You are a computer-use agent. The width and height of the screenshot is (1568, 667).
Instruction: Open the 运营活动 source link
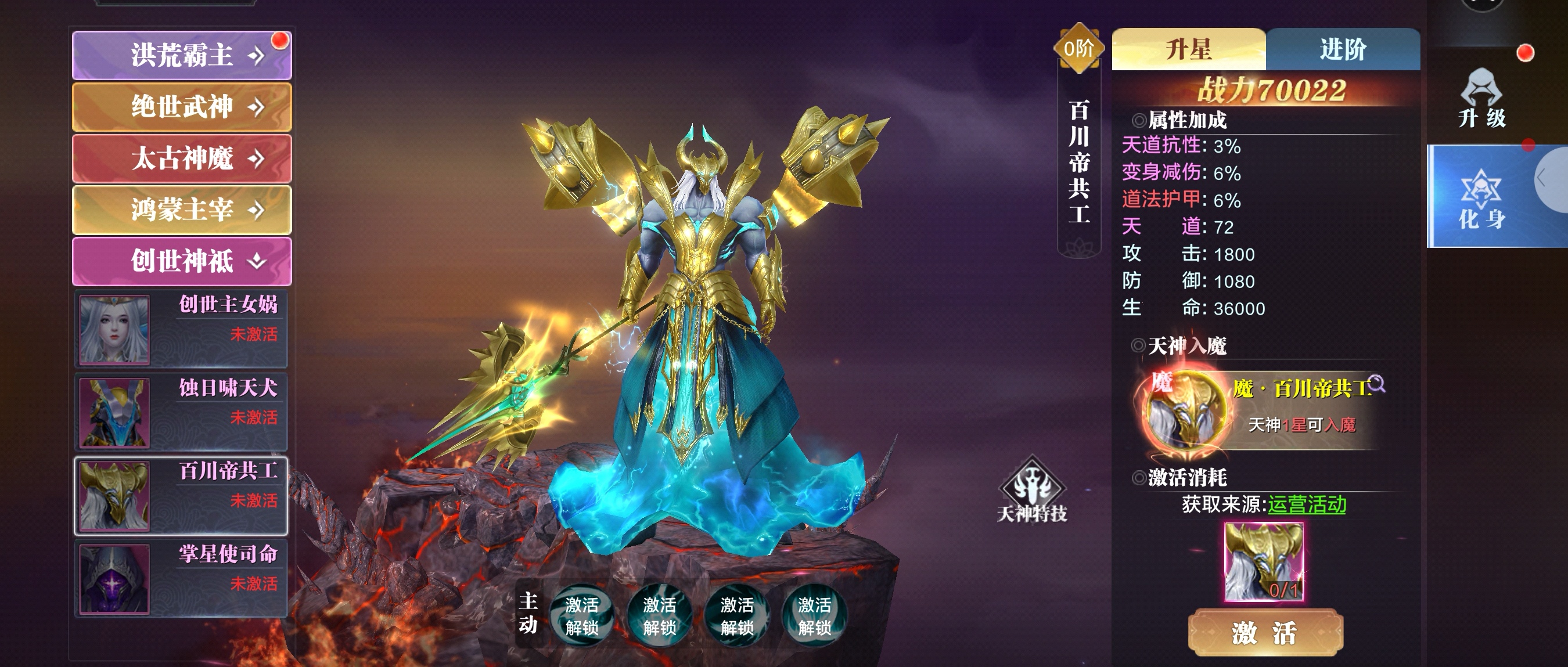tap(1306, 504)
